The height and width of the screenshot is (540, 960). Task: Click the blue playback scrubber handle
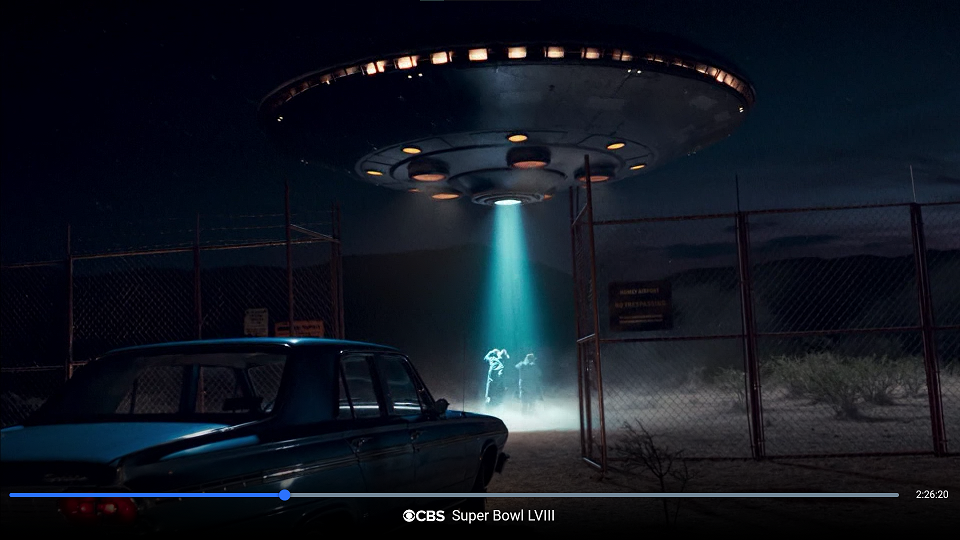[x=285, y=495]
